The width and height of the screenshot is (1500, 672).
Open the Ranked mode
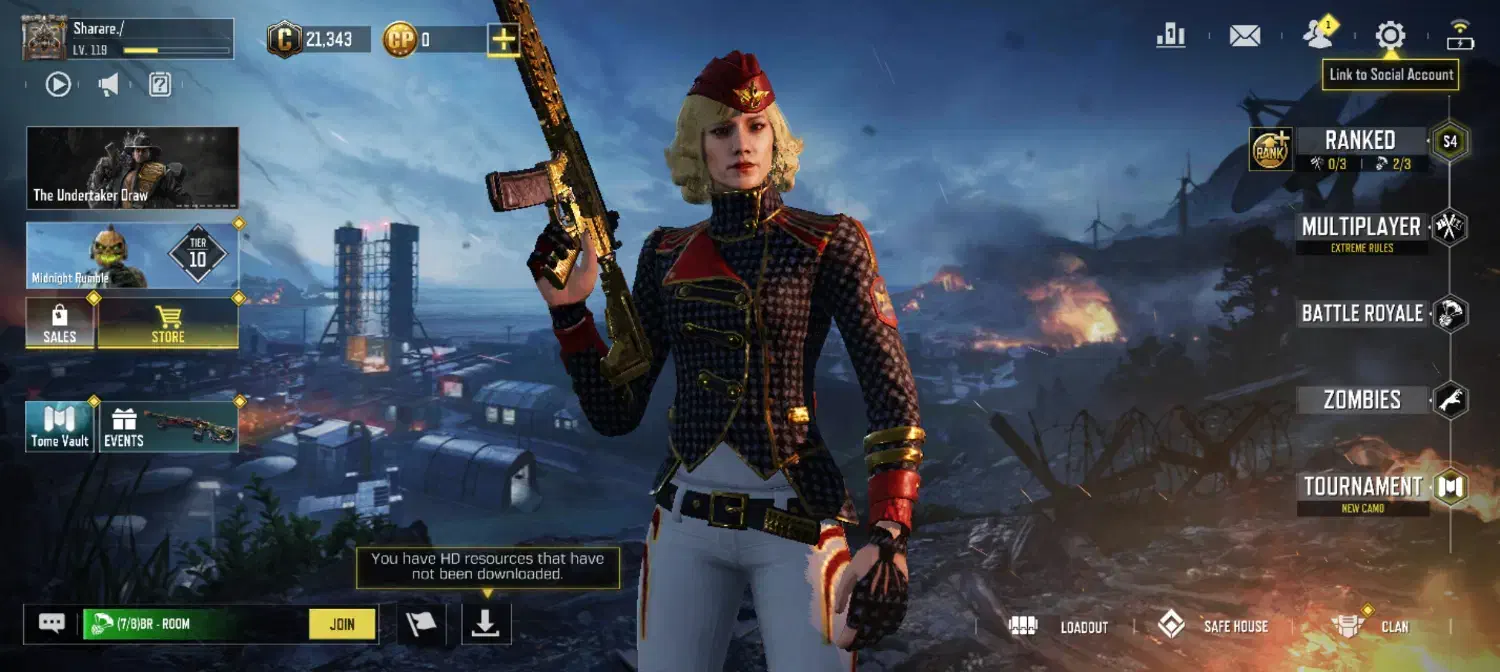(1359, 141)
